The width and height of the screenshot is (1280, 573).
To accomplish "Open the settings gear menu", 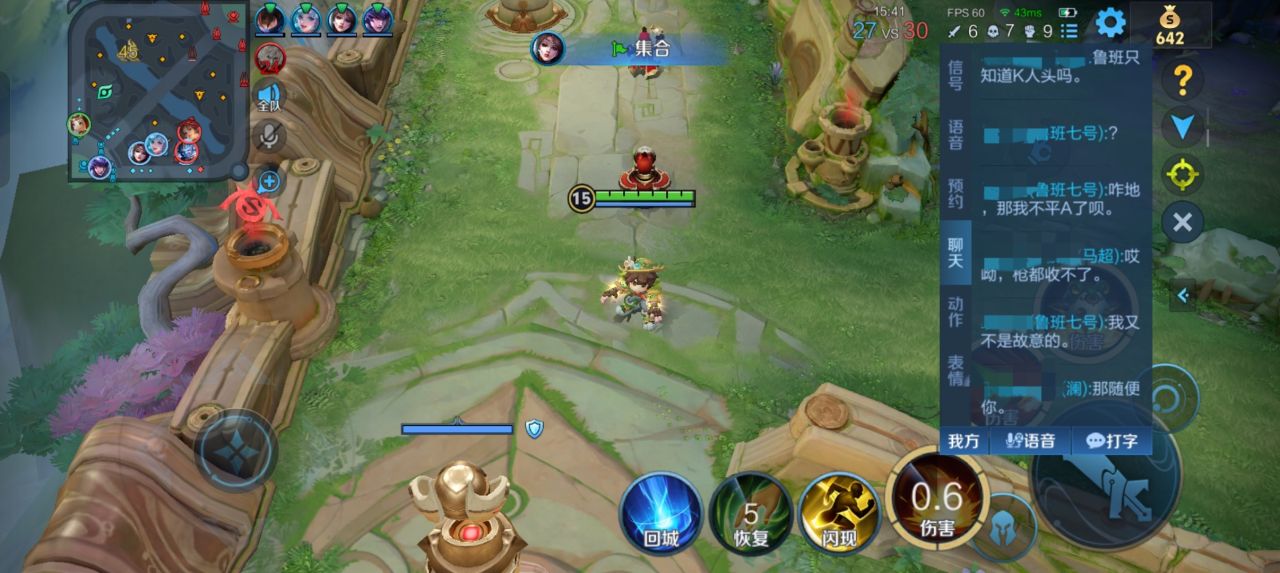I will [1110, 23].
